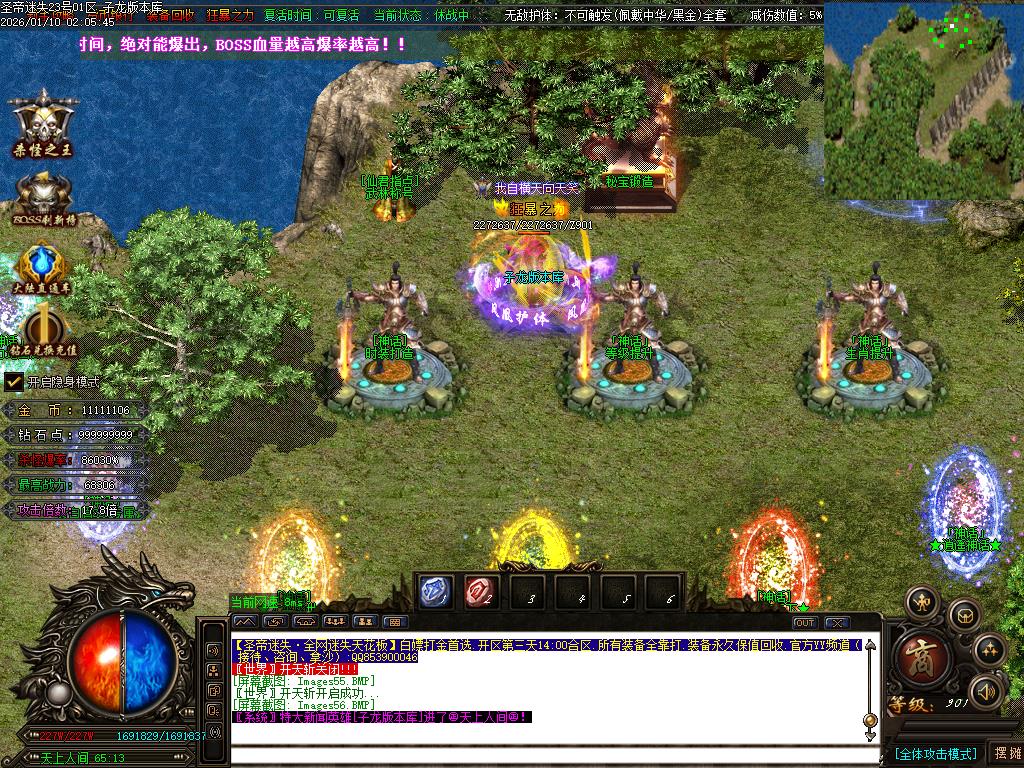Close the chat panel with the X button
This screenshot has width=1024, height=768.
click(837, 622)
